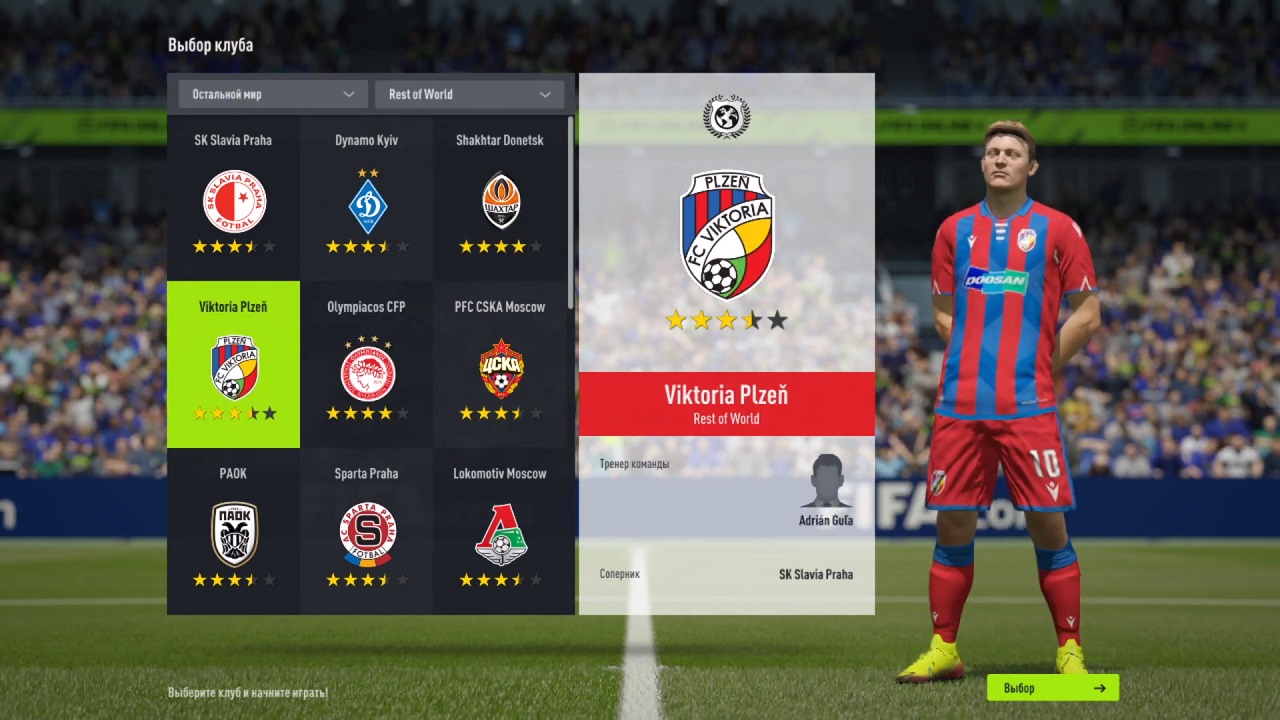The height and width of the screenshot is (720, 1280).
Task: Click the SK Slavia Praha opponent entry
Action: (x=815, y=574)
